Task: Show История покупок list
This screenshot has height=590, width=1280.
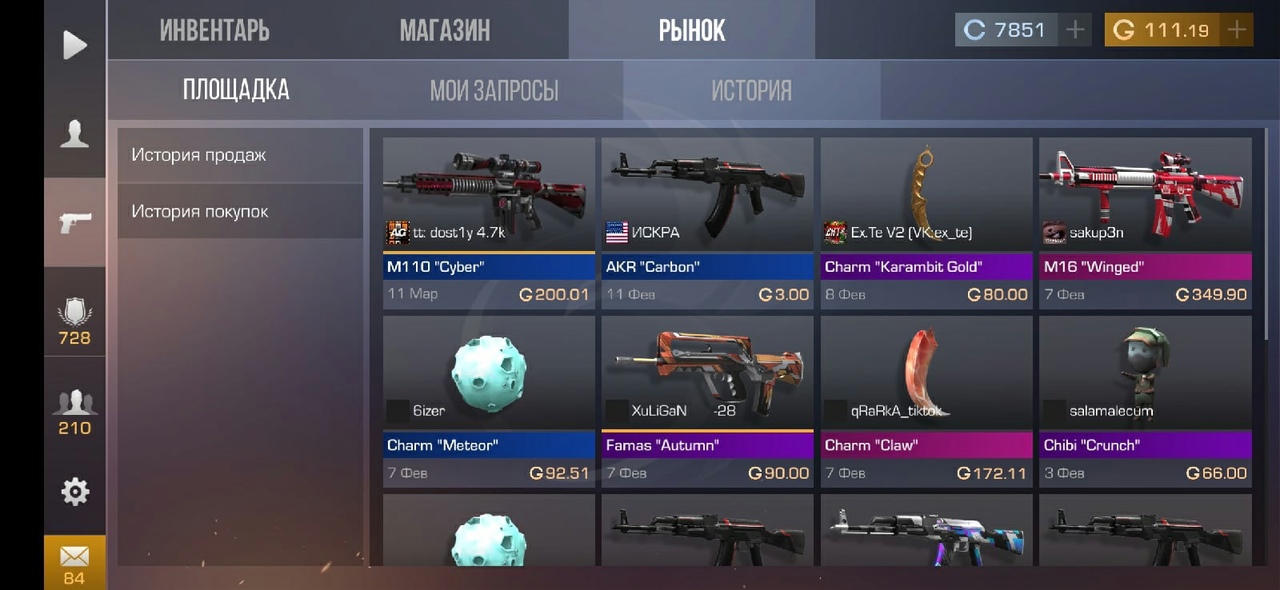Action: pos(240,211)
